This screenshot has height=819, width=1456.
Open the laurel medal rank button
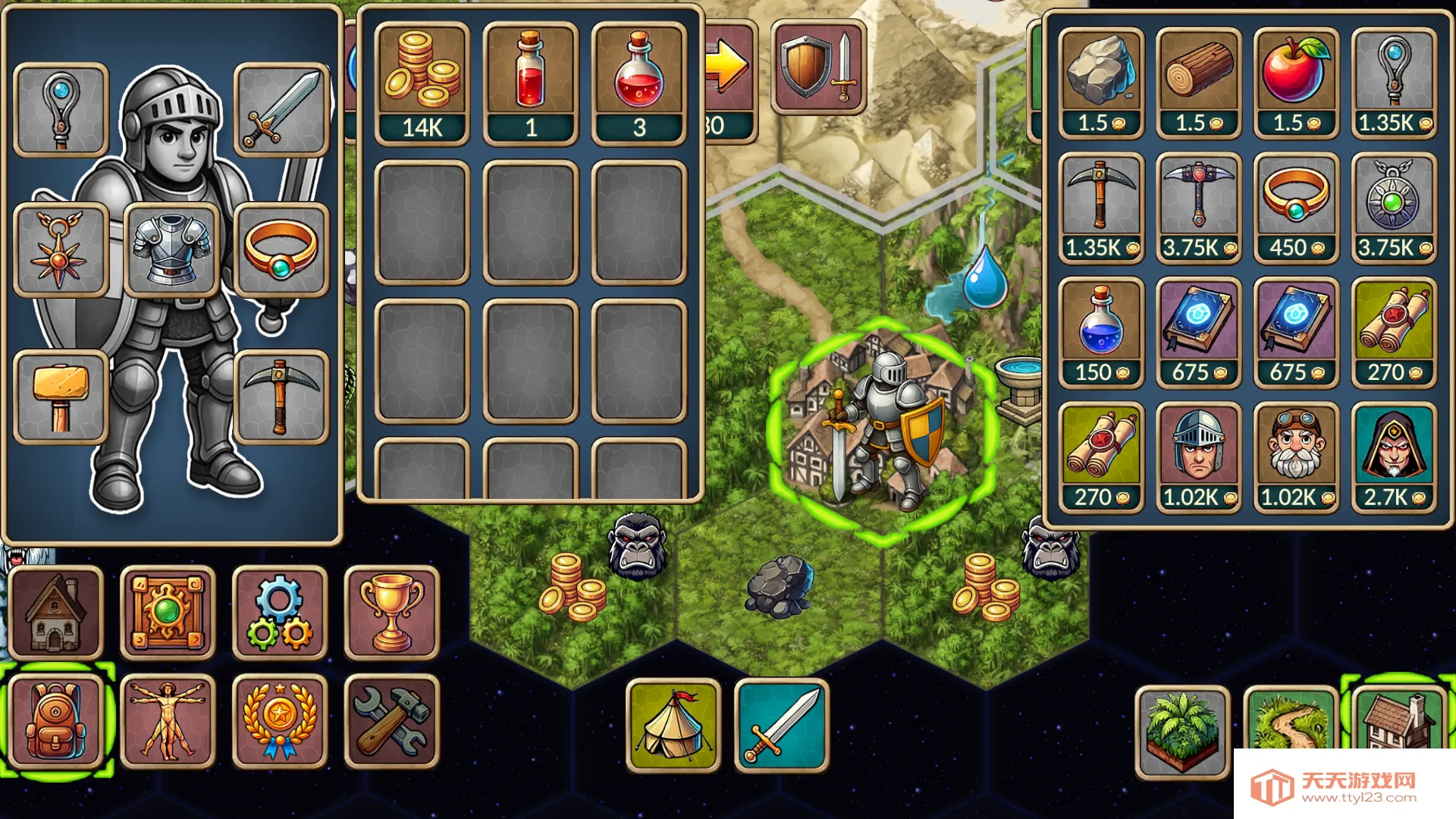click(279, 721)
